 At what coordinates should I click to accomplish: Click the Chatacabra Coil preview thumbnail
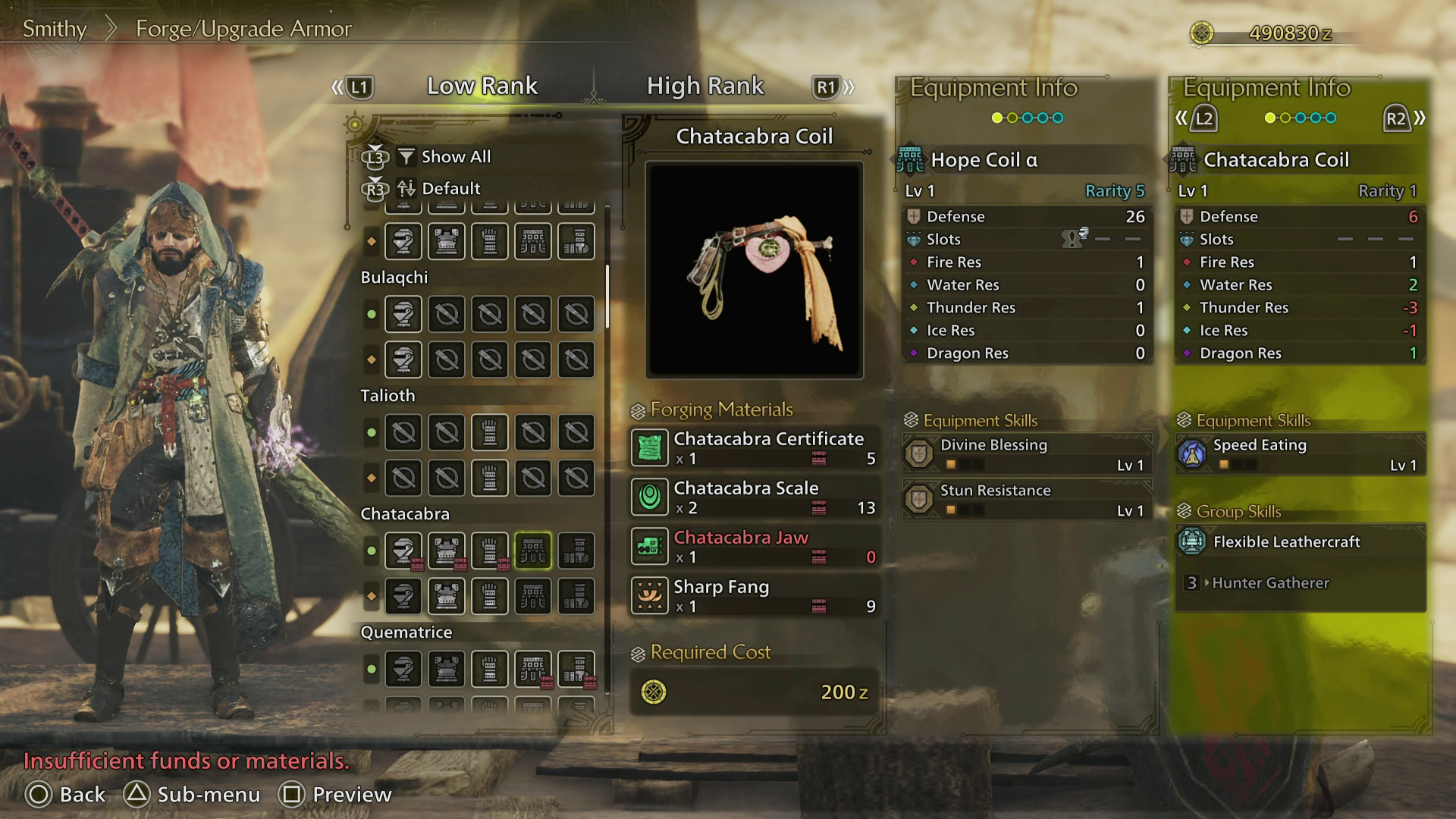753,267
